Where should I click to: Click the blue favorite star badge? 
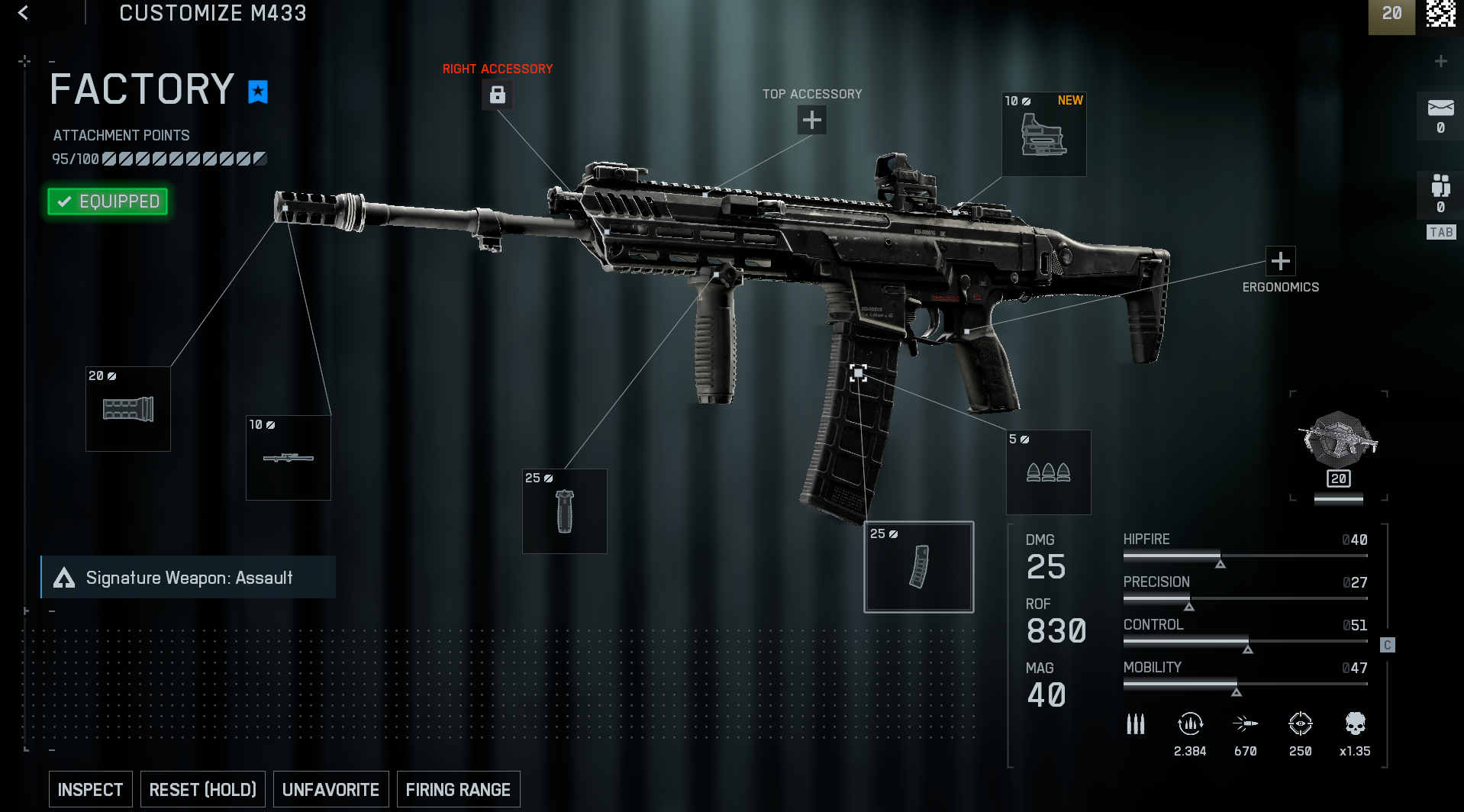coord(258,92)
